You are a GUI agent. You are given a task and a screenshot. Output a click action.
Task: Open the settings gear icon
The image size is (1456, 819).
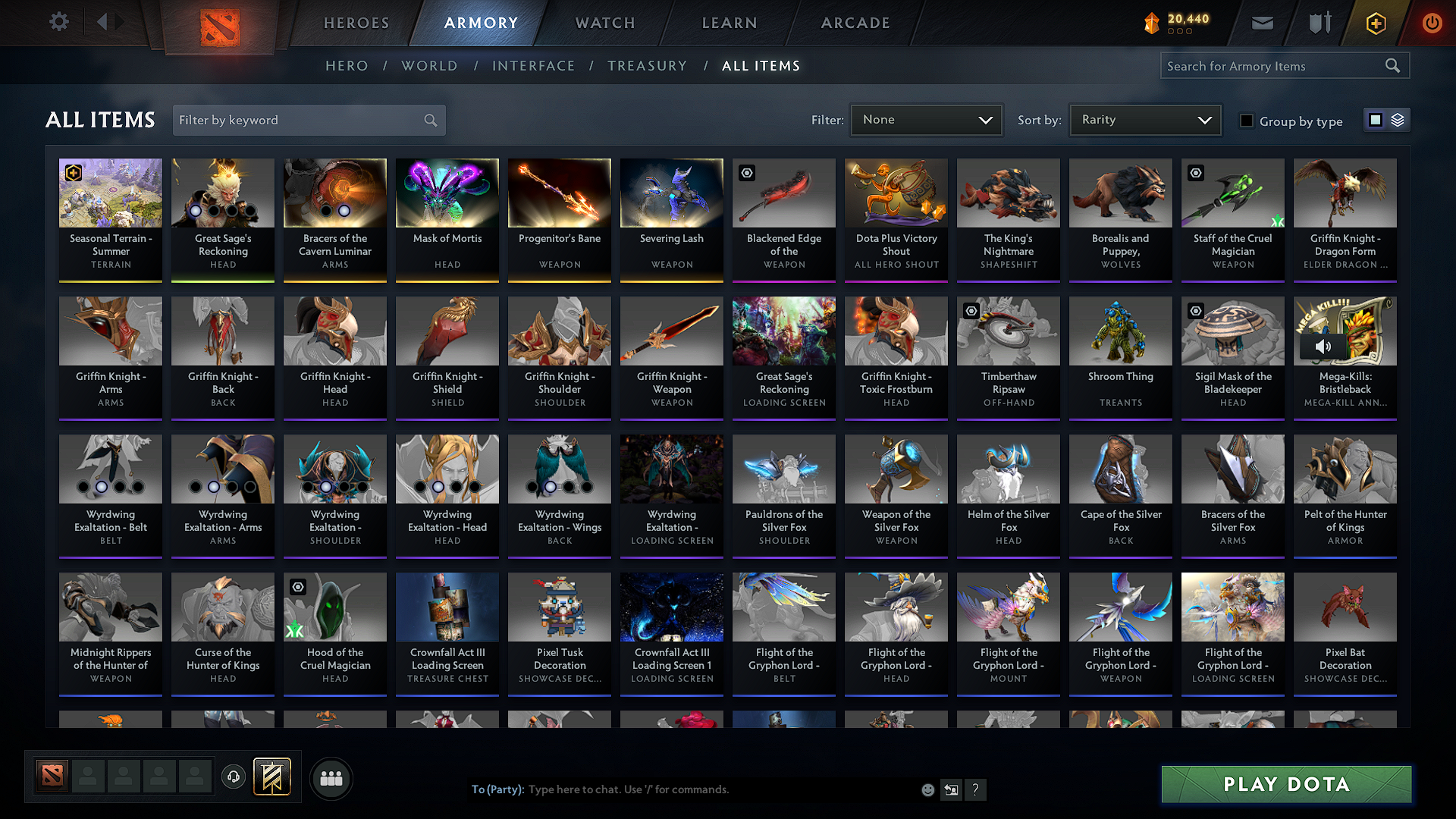[x=58, y=22]
